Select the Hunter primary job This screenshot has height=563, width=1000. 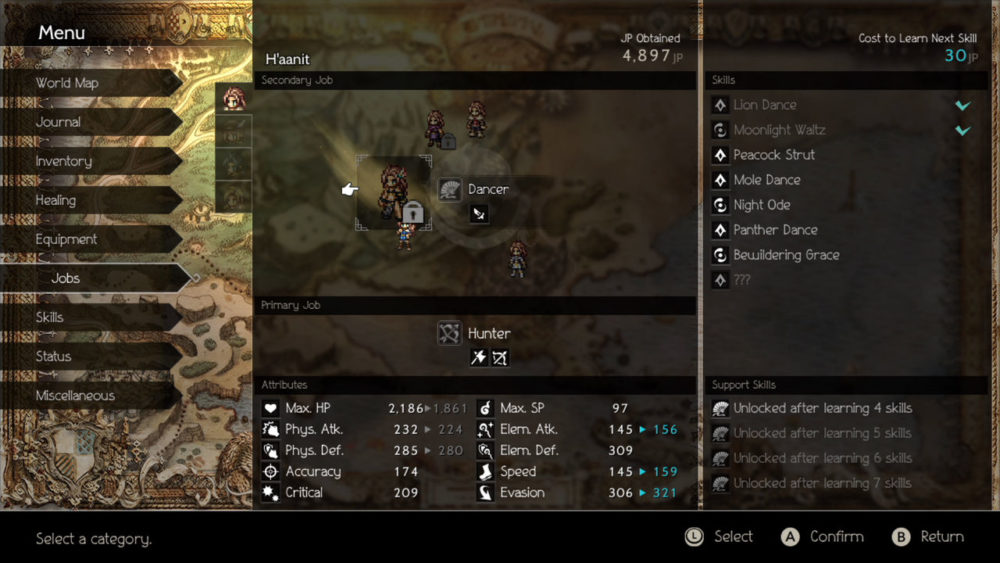tap(488, 333)
